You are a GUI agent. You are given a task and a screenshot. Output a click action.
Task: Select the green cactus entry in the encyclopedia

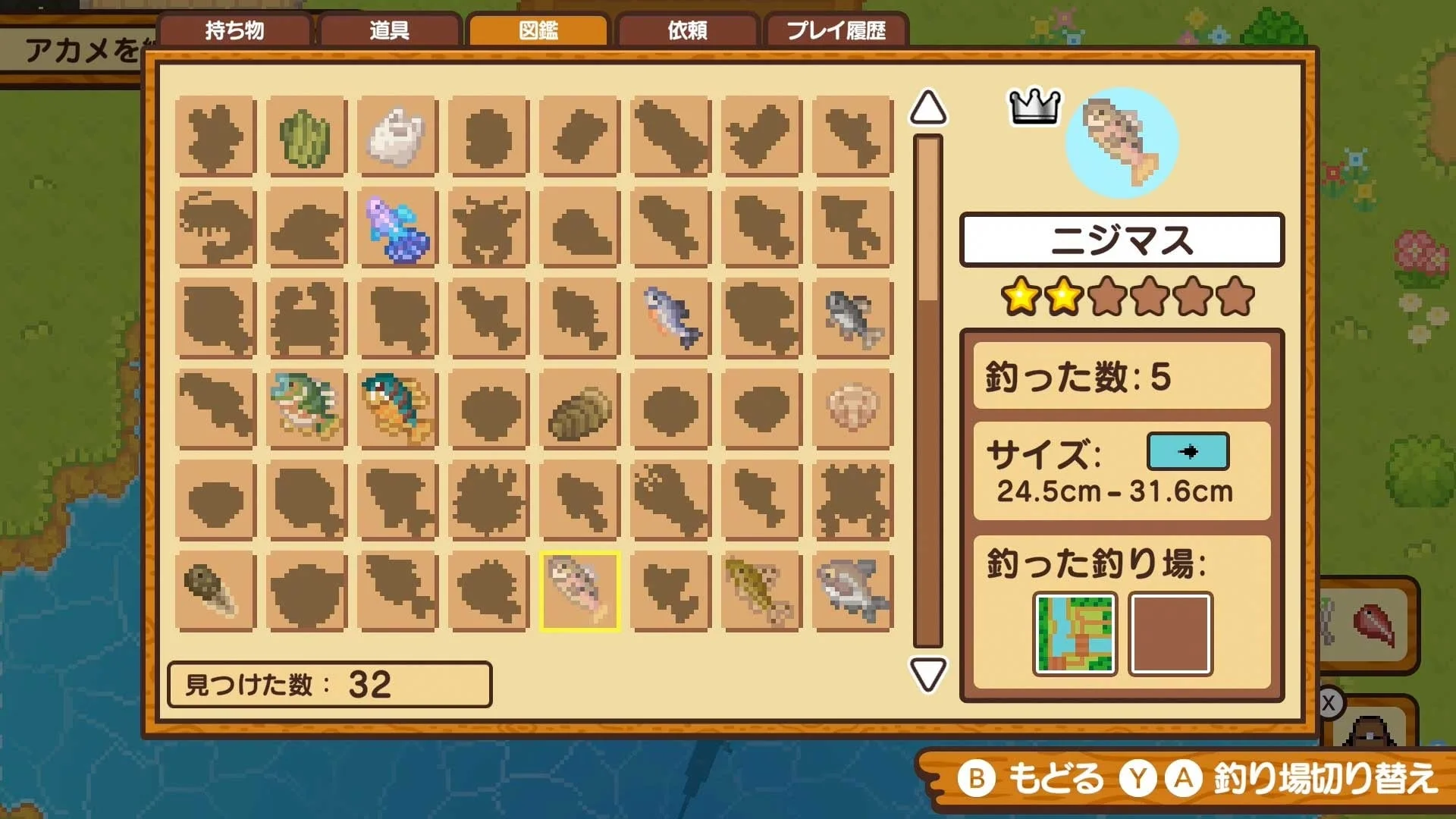307,136
